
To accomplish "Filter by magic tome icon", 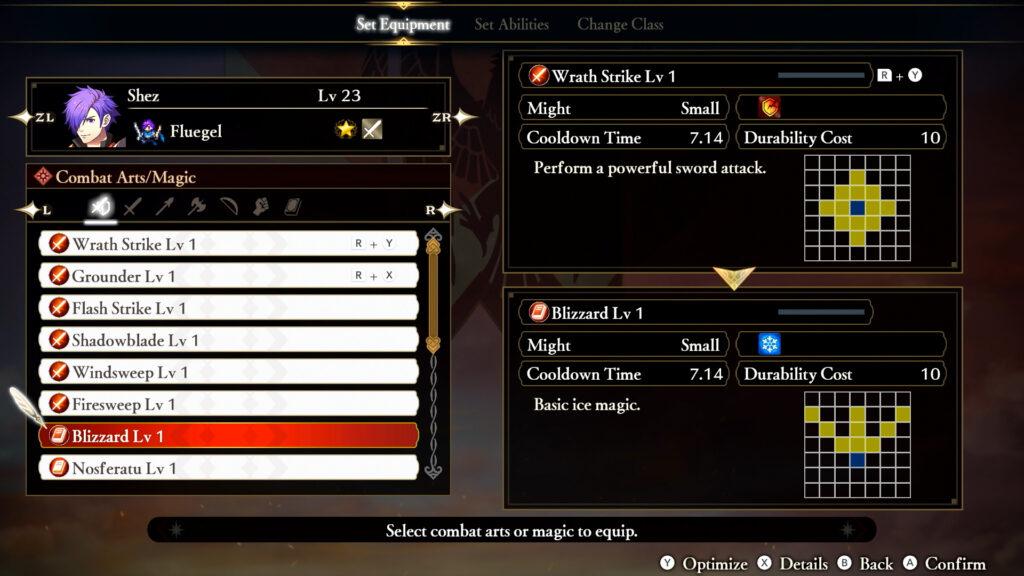I will tap(292, 208).
